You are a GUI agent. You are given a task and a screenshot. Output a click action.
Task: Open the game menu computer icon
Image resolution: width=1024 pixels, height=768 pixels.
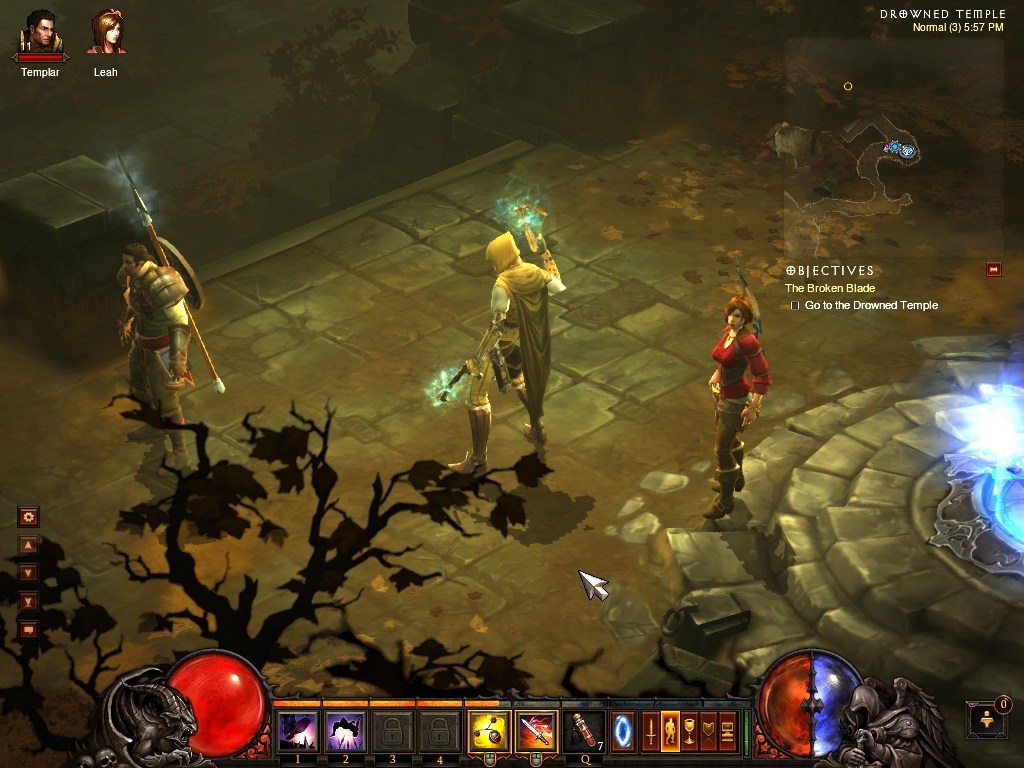727,732
